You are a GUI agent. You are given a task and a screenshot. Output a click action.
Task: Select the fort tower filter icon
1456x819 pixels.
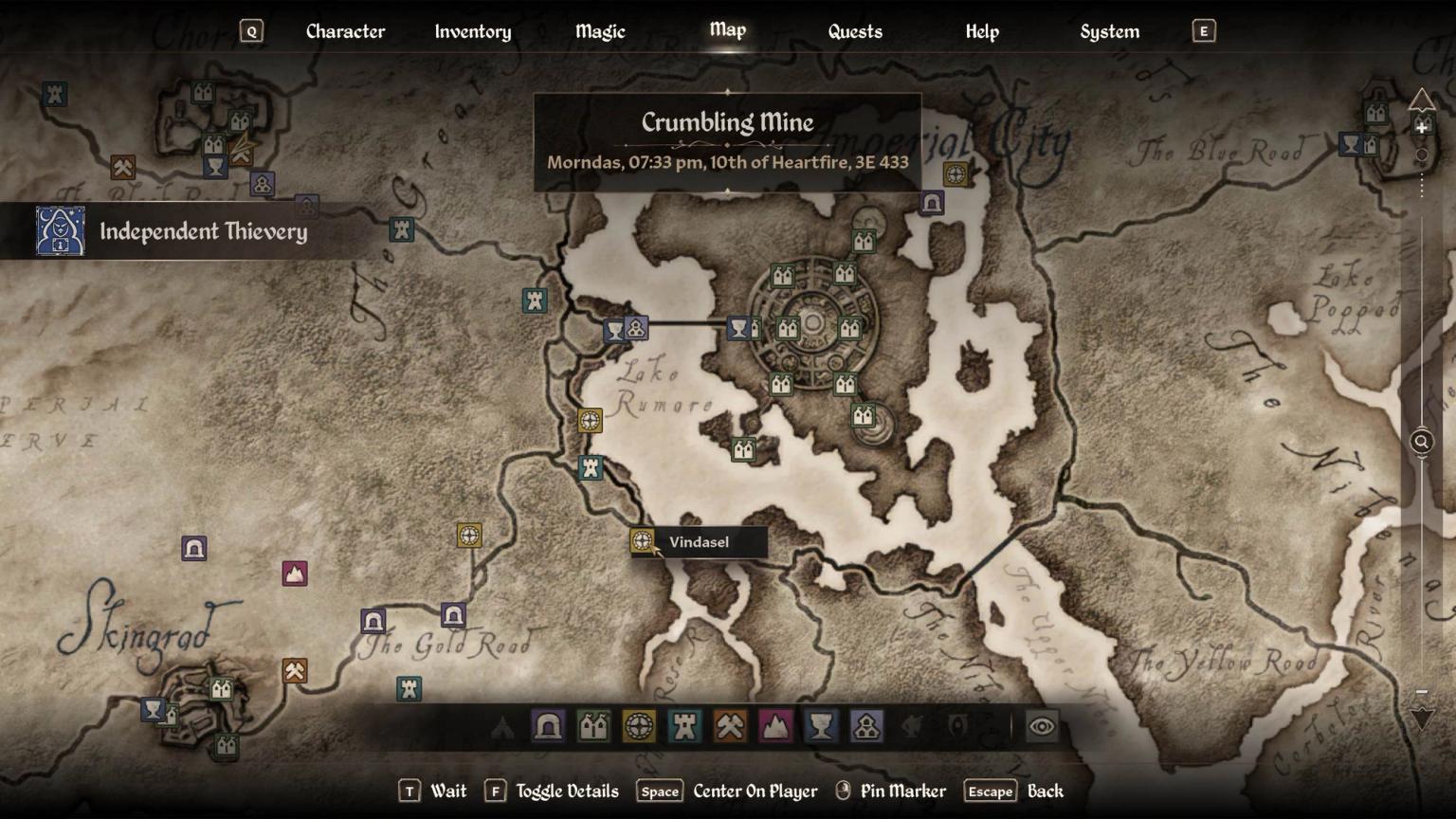(x=685, y=727)
